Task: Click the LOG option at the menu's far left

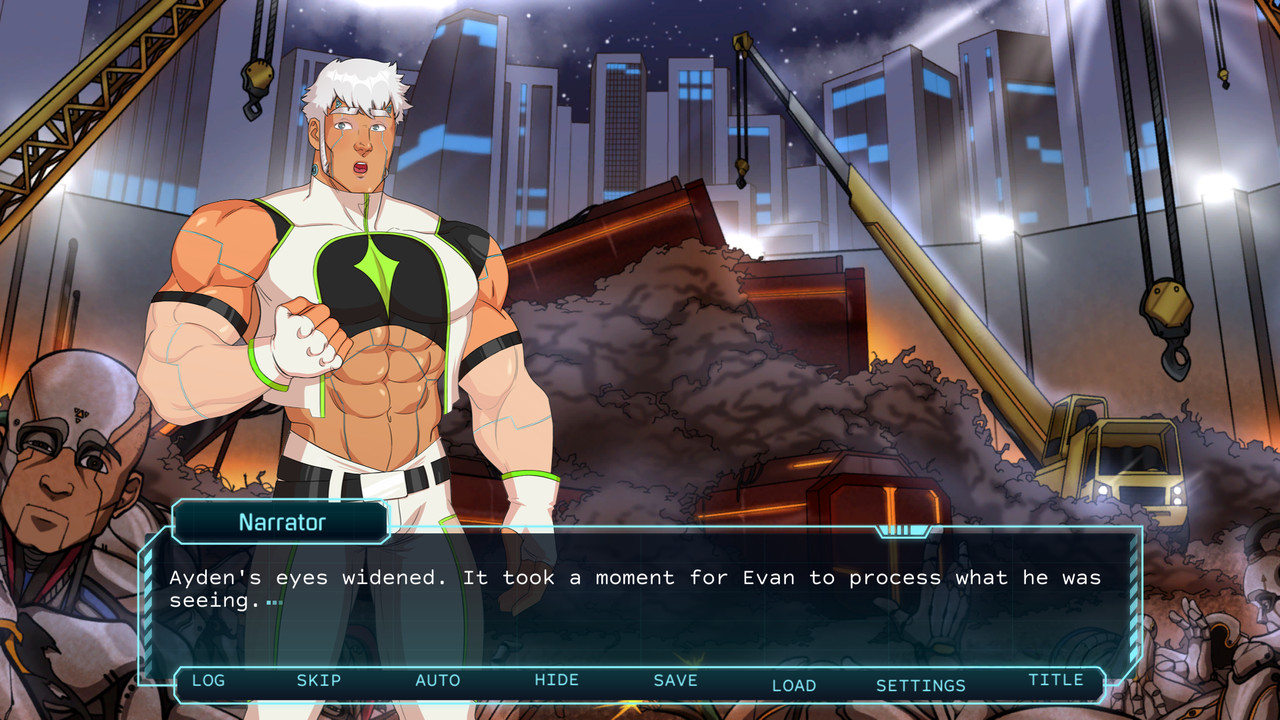Action: point(207,681)
